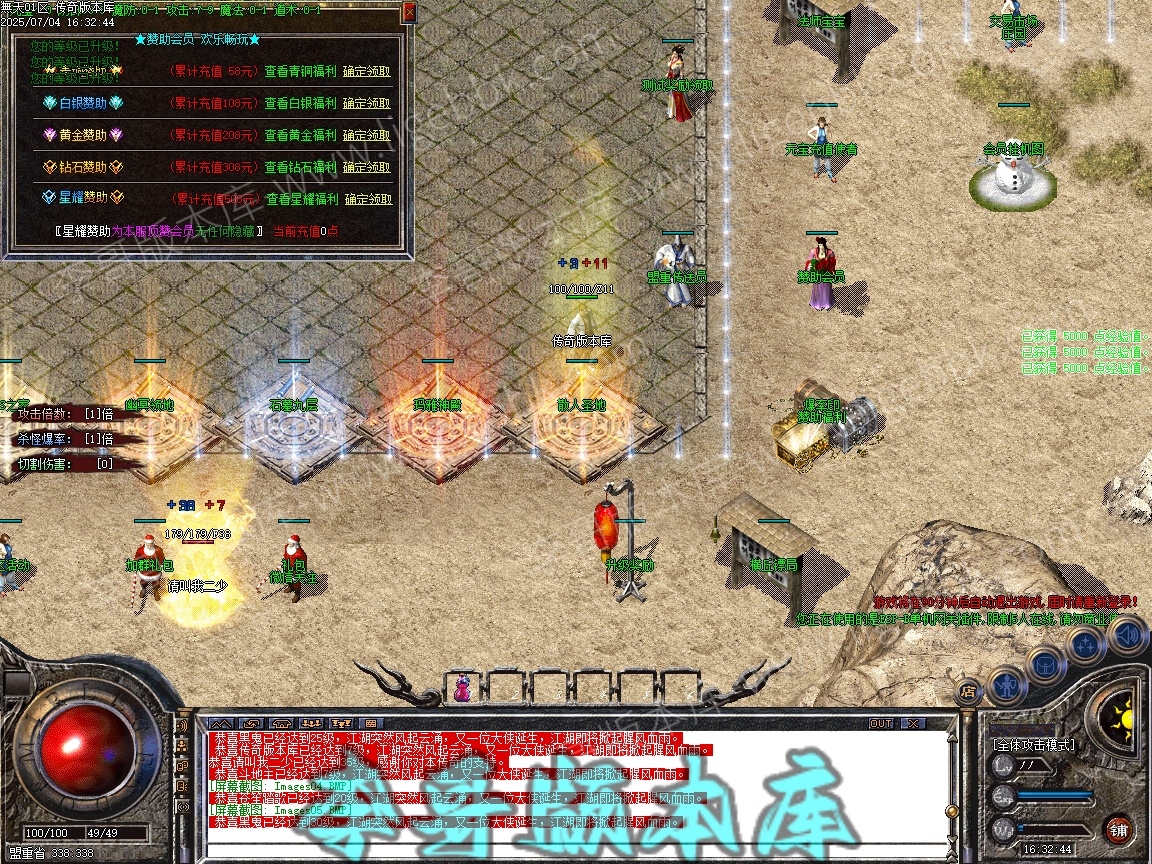Open the 店 shop button
This screenshot has width=1152, height=864.
[967, 690]
